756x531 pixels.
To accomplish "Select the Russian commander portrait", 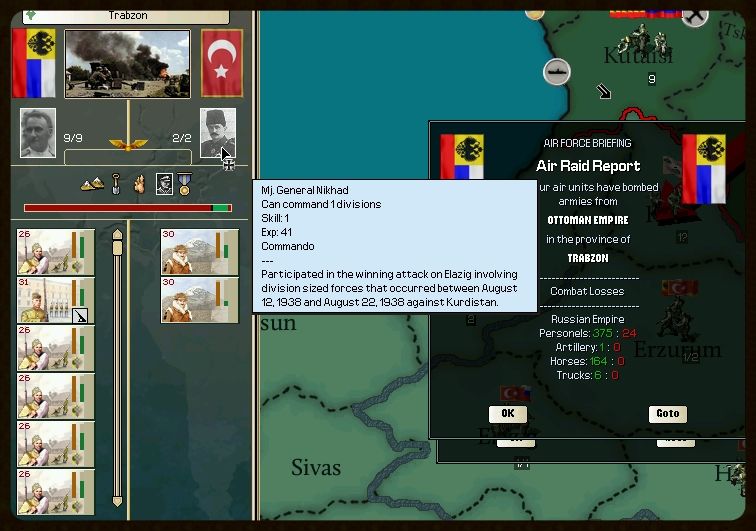I will click(x=38, y=132).
